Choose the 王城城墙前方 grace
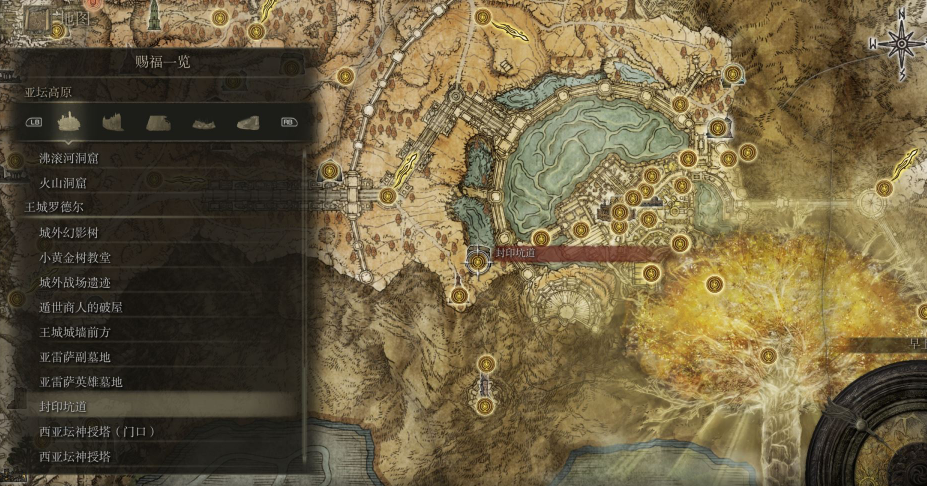The width and height of the screenshot is (927, 486). tap(75, 331)
